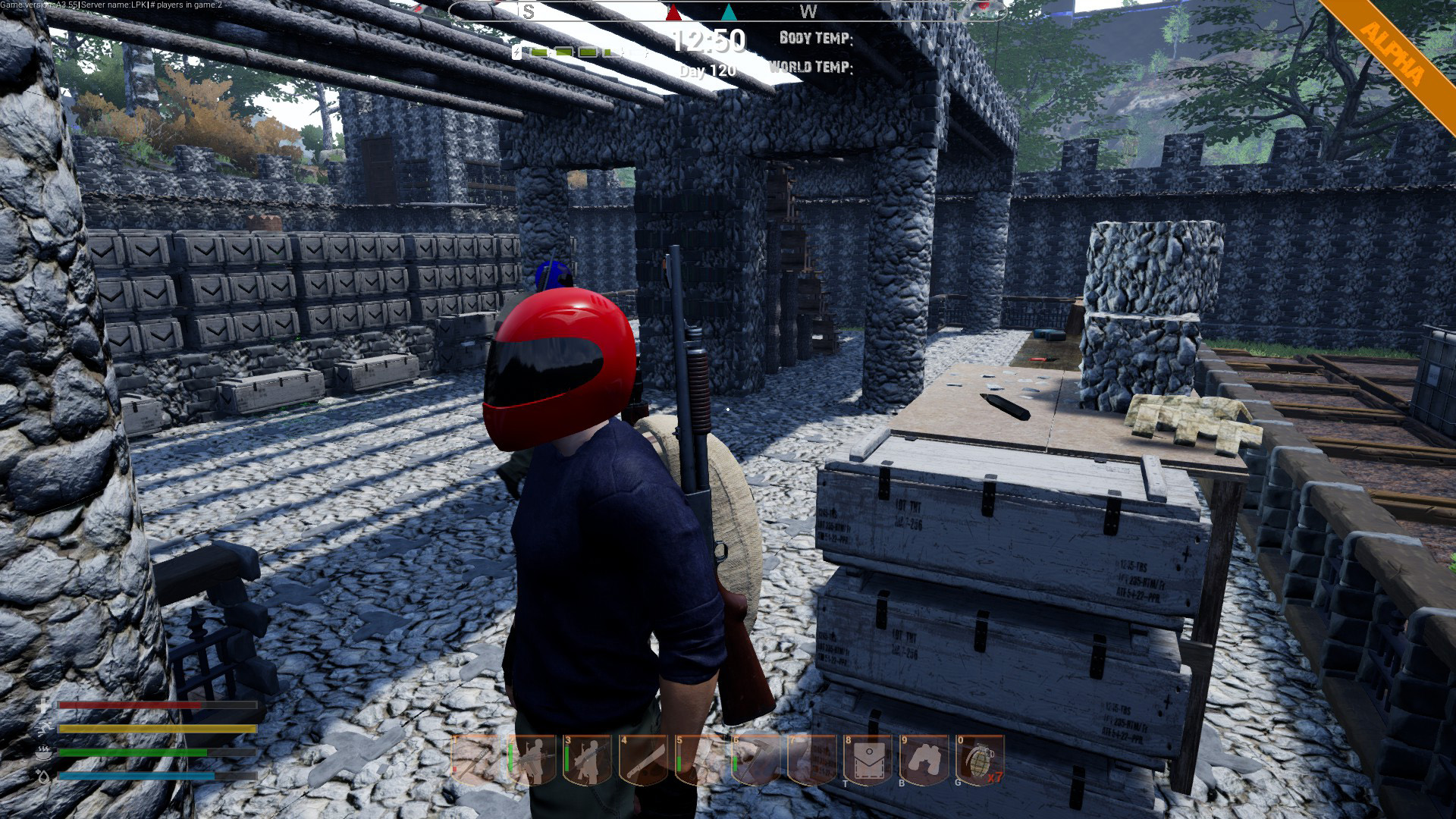Click the health cross icon
Screen dimensions: 1456x819
coord(43,707)
